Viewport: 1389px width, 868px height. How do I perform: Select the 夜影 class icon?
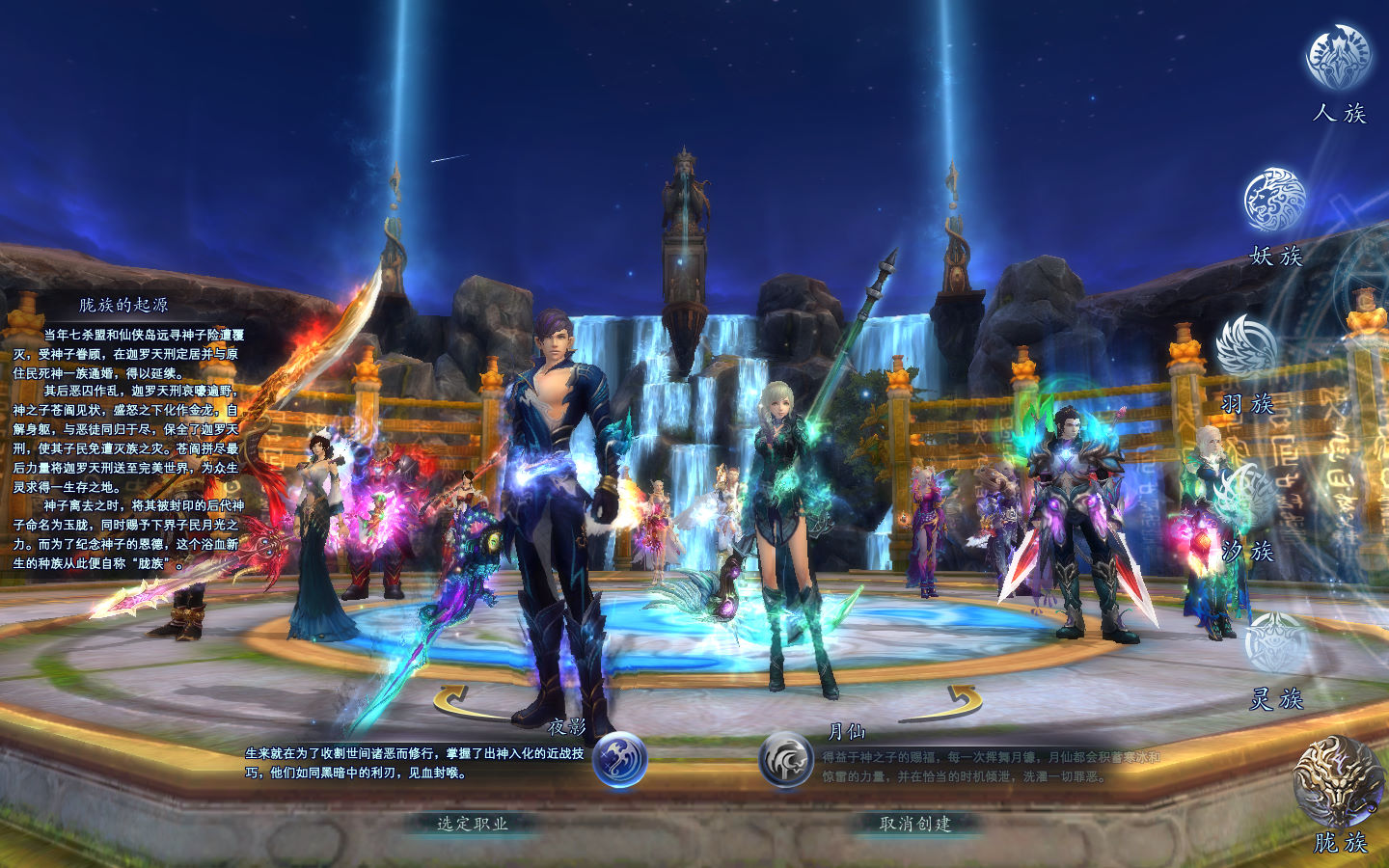coord(619,760)
